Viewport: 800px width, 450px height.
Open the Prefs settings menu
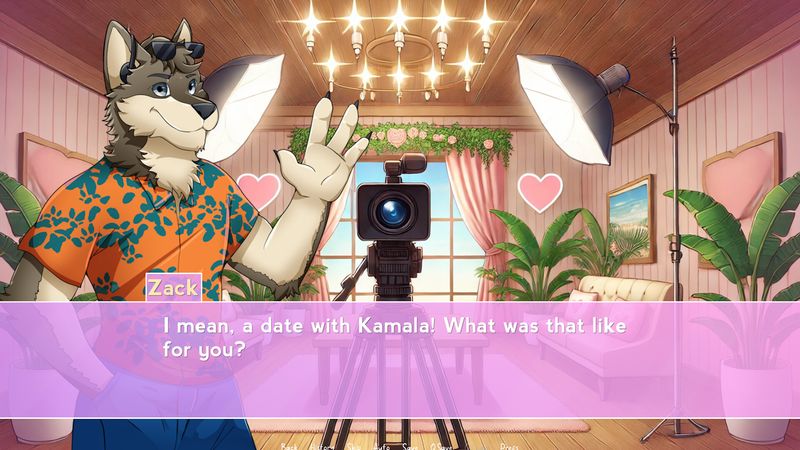click(x=510, y=444)
